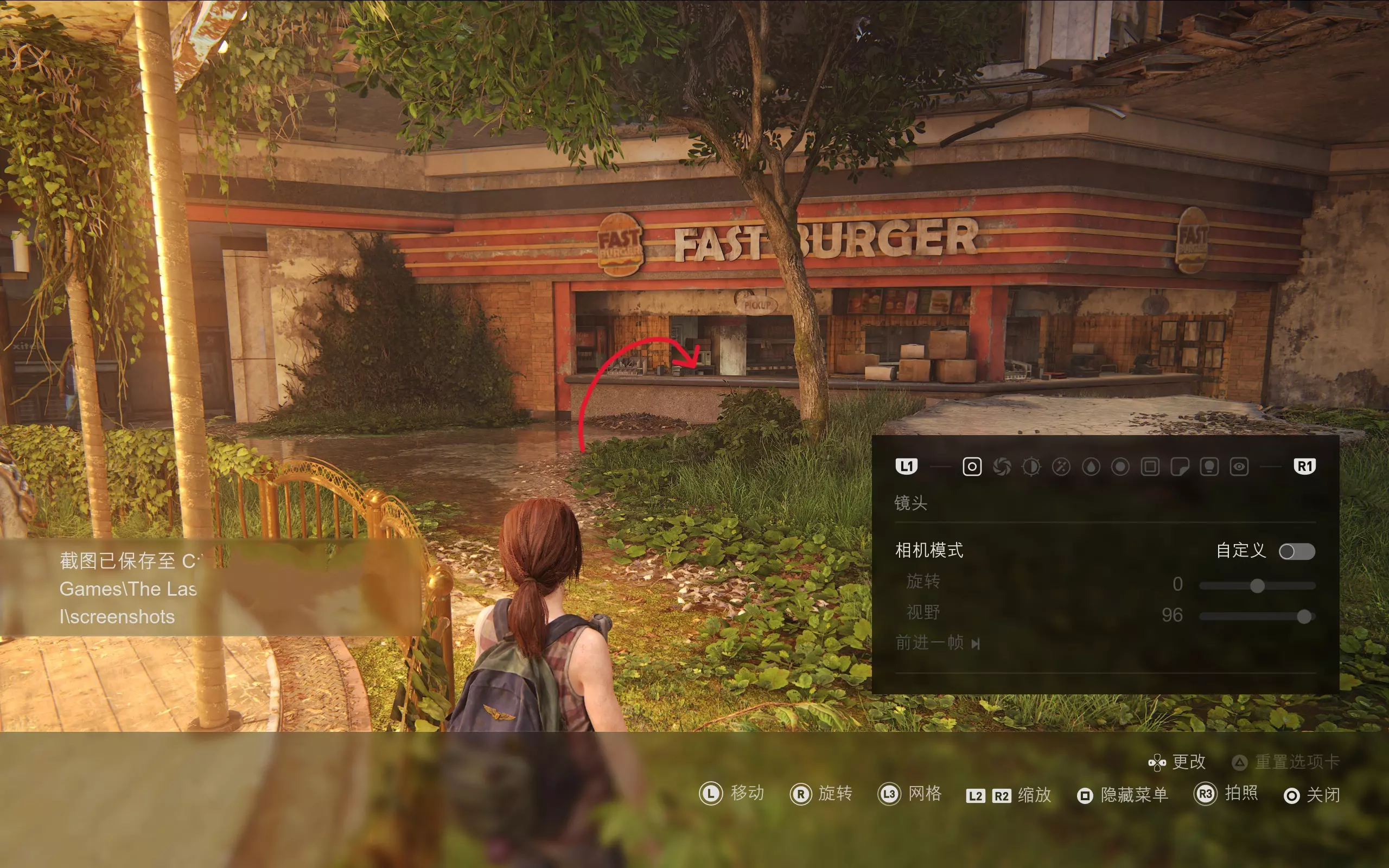Switch to the magic wand effects tab
The height and width of the screenshot is (868, 1389).
pyautogui.click(x=1061, y=467)
